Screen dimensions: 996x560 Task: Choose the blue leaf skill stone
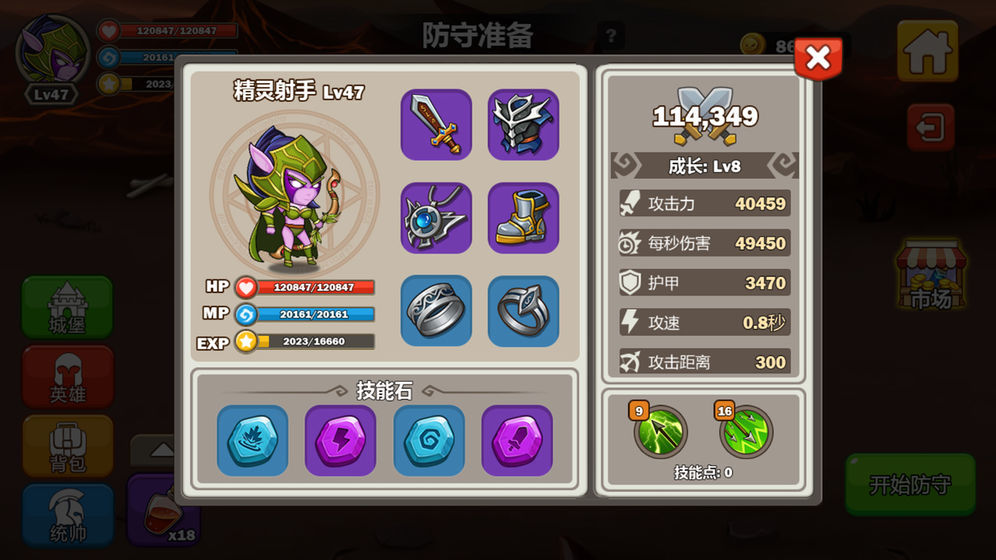[x=252, y=440]
